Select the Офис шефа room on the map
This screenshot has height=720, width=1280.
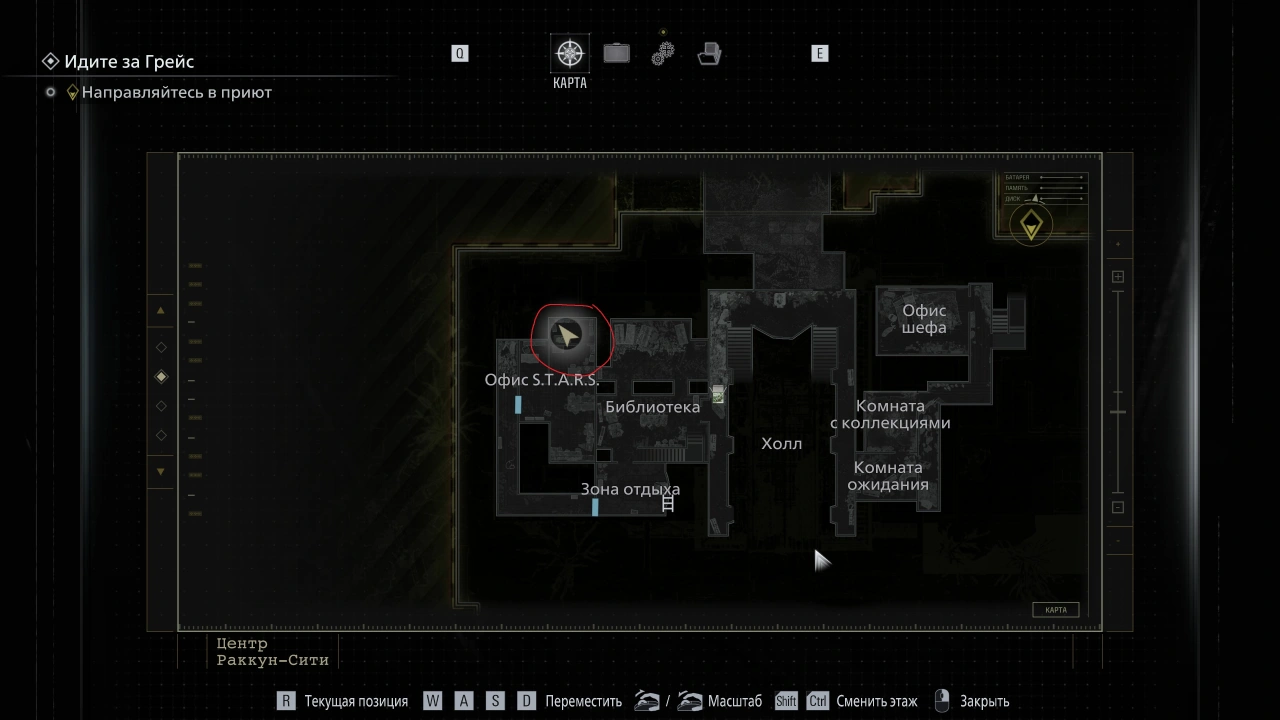(x=923, y=319)
